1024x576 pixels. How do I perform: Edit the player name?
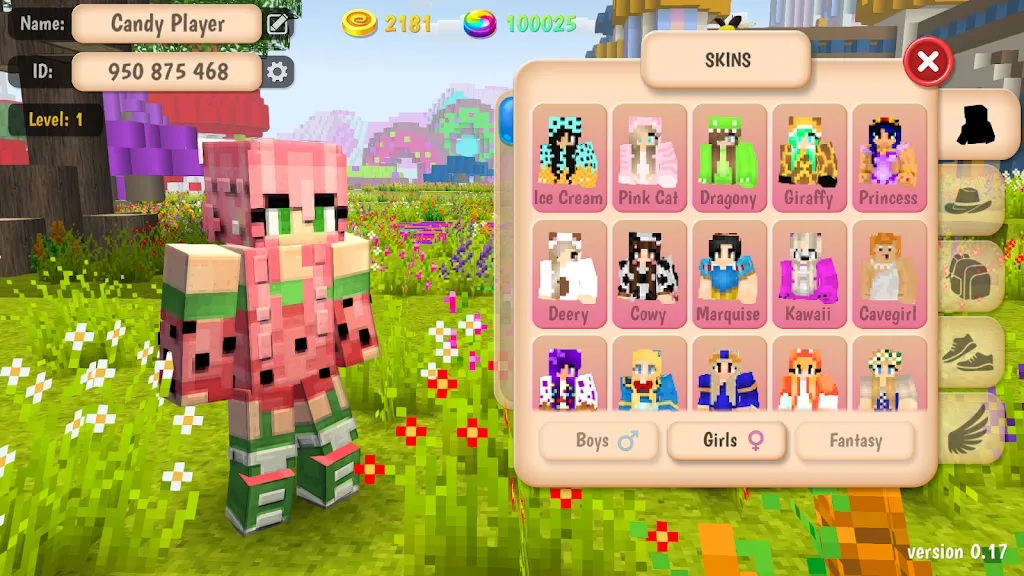coord(278,24)
